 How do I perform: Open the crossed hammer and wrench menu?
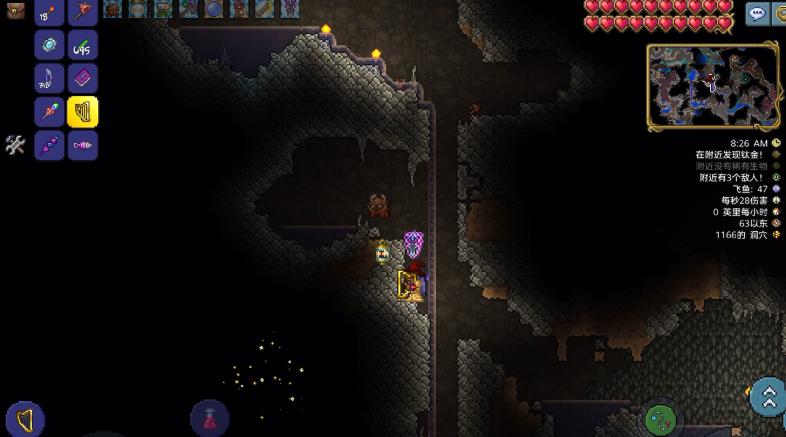tap(14, 145)
